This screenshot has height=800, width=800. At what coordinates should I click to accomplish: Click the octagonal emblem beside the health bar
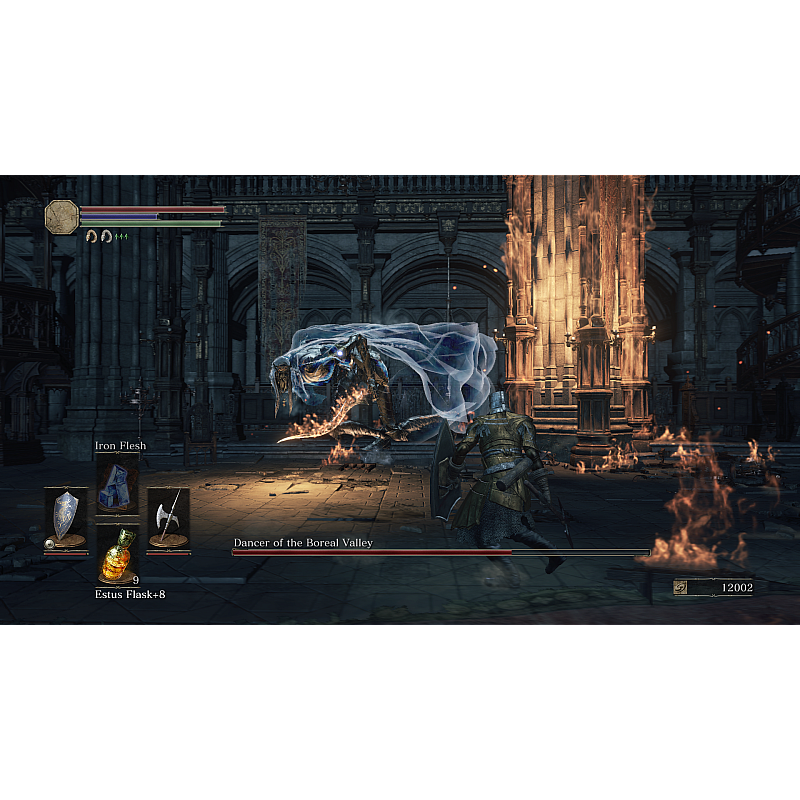pyautogui.click(x=62, y=216)
